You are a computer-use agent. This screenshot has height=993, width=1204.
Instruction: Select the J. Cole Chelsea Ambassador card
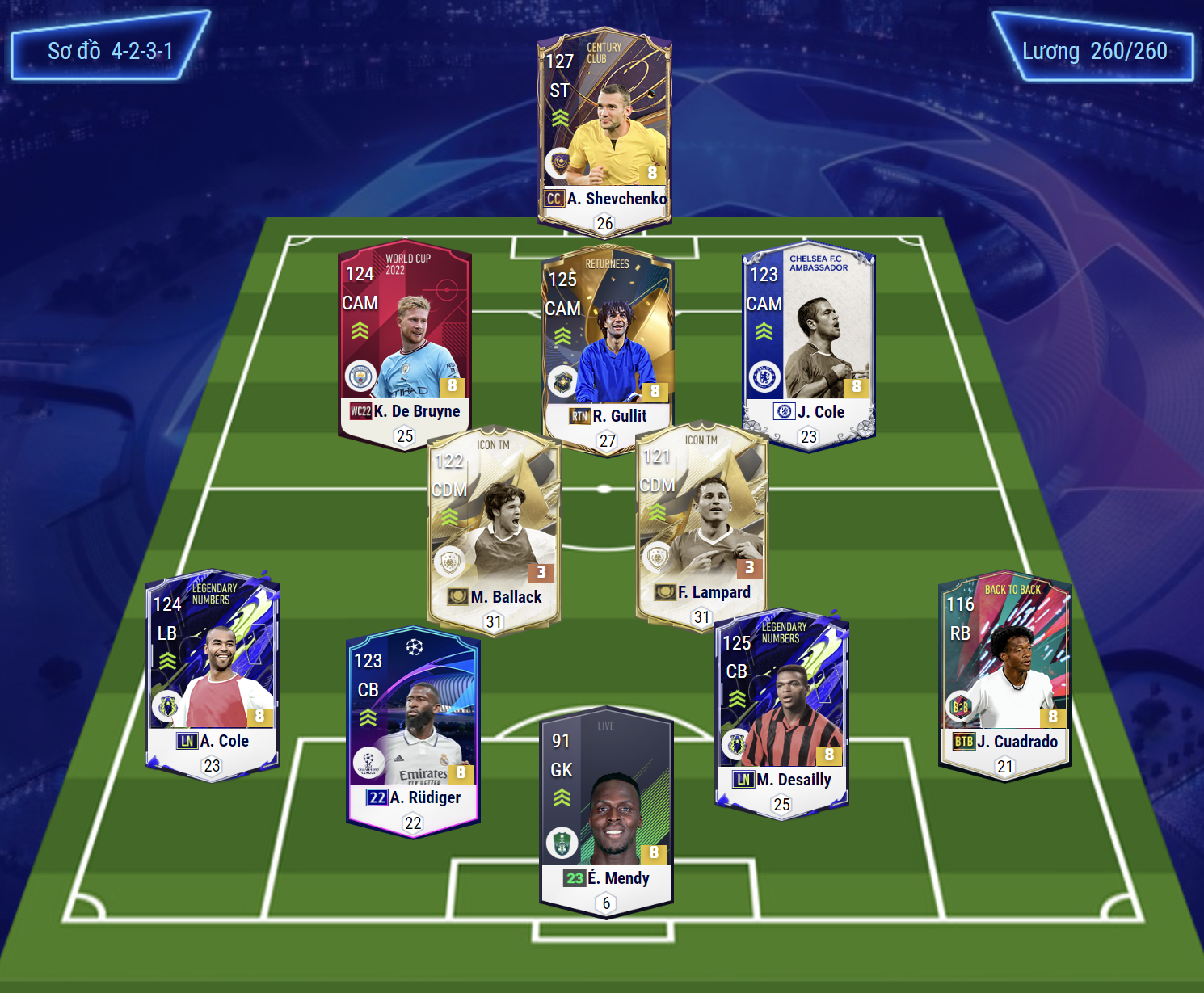pyautogui.click(x=808, y=345)
